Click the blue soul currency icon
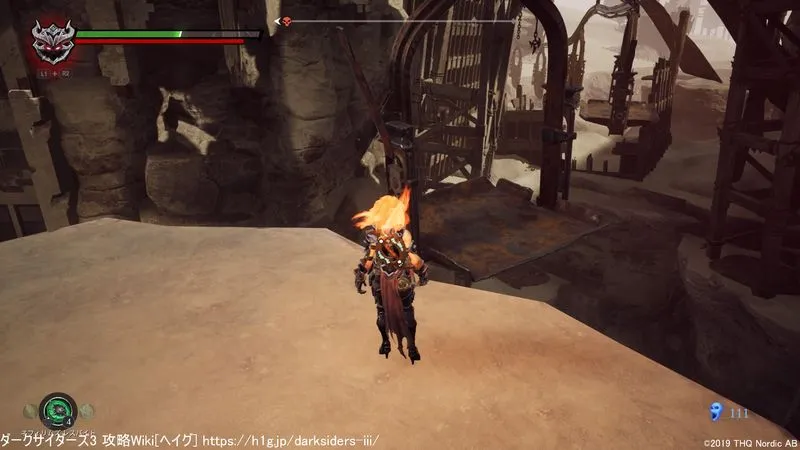 click(714, 410)
